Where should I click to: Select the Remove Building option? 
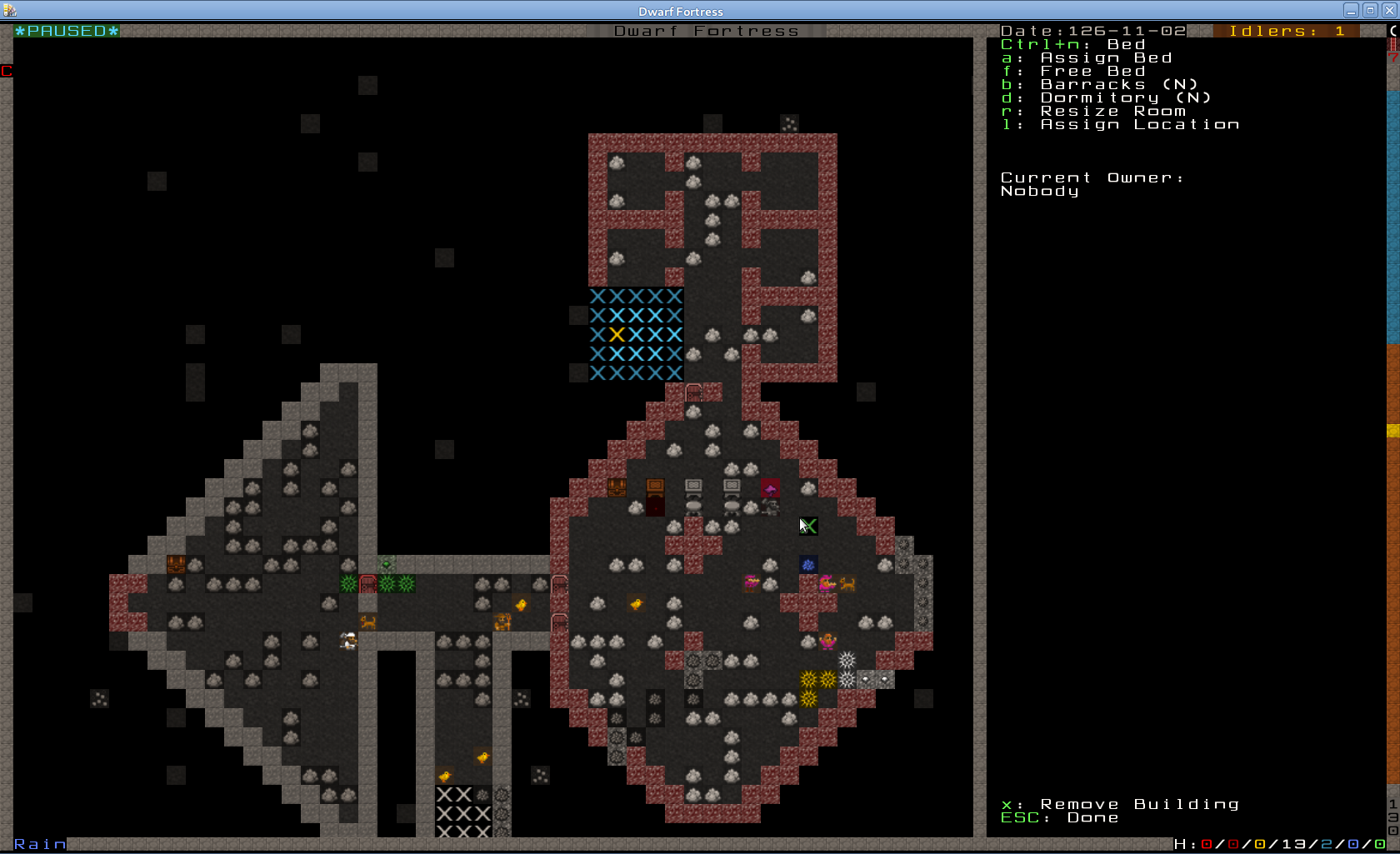coord(1138,805)
